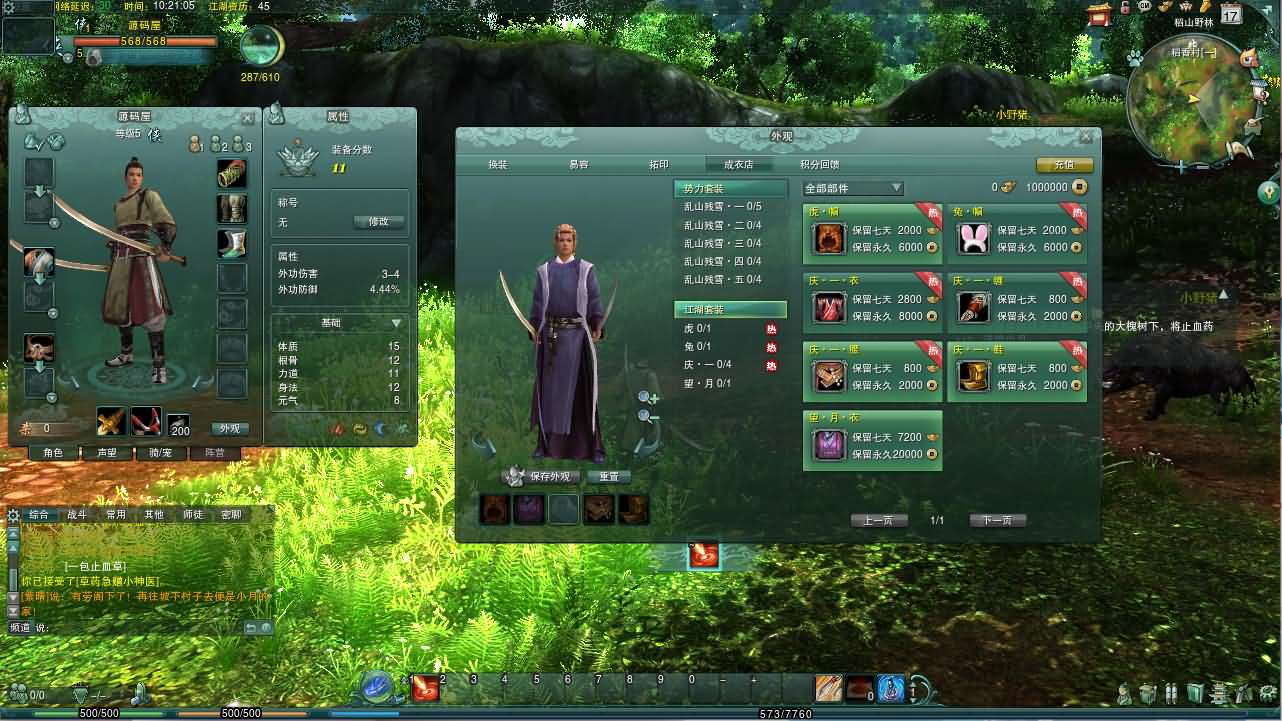Click the 保存外观 save appearance button
The image size is (1282, 721).
(x=542, y=476)
